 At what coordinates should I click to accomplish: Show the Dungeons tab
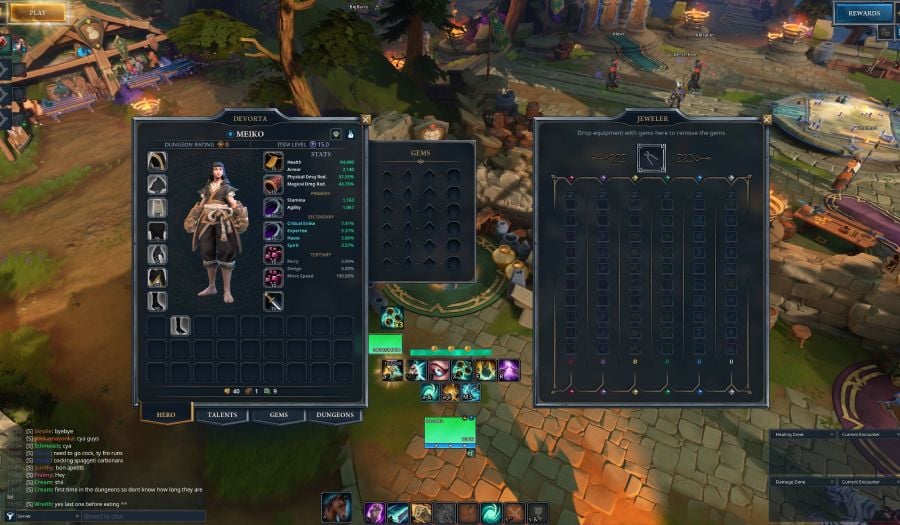coord(334,414)
